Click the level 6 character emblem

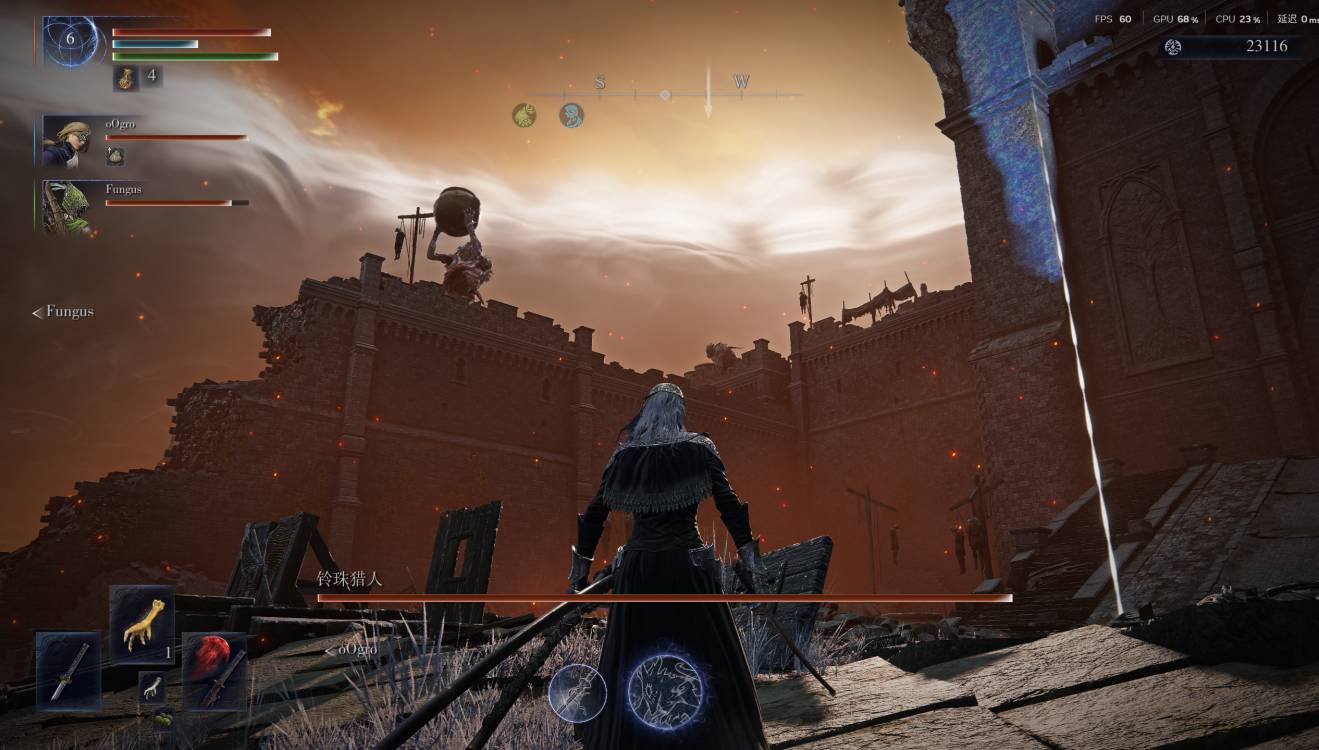[x=71, y=41]
